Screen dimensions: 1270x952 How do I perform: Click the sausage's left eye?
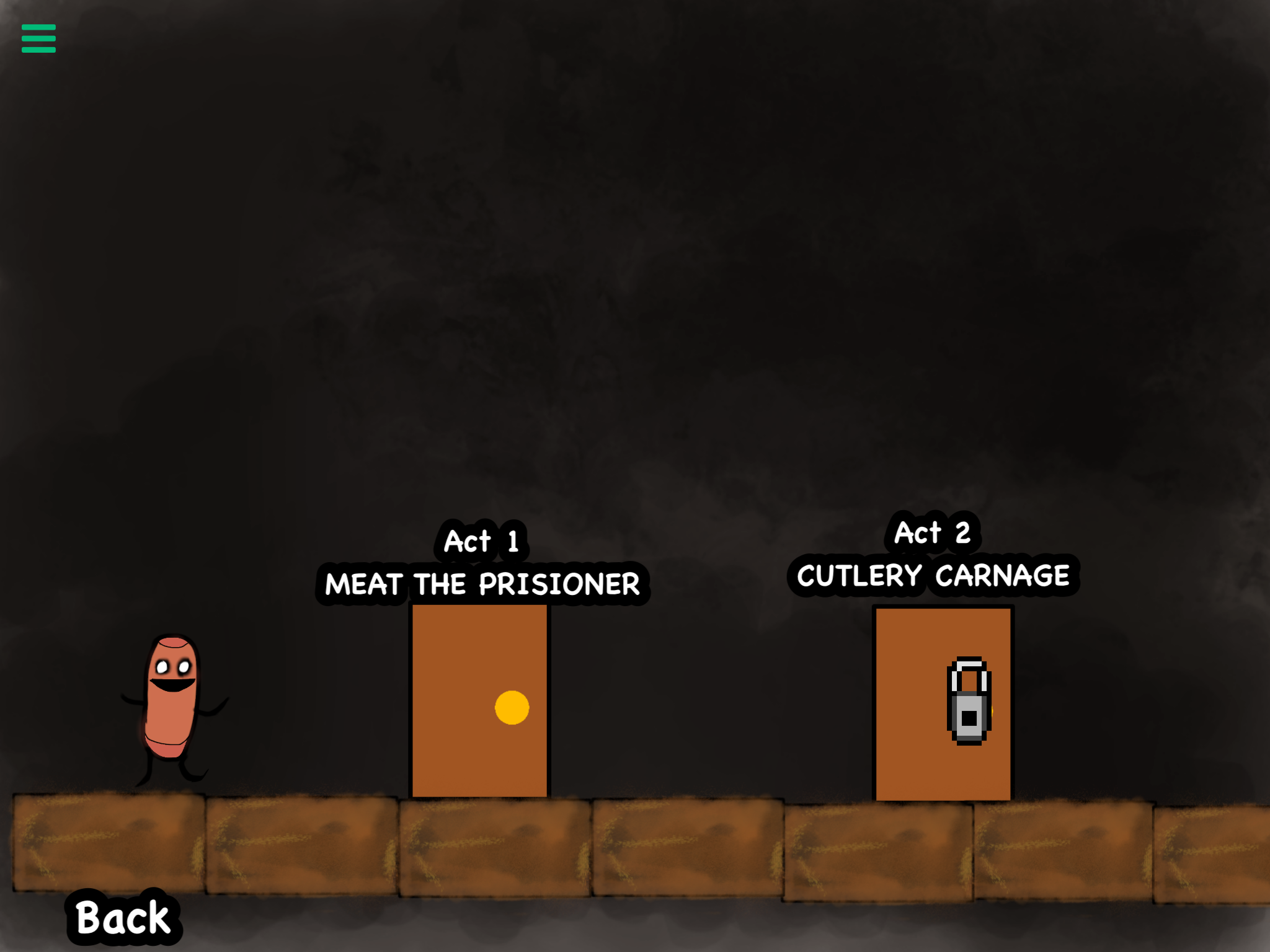coord(162,666)
